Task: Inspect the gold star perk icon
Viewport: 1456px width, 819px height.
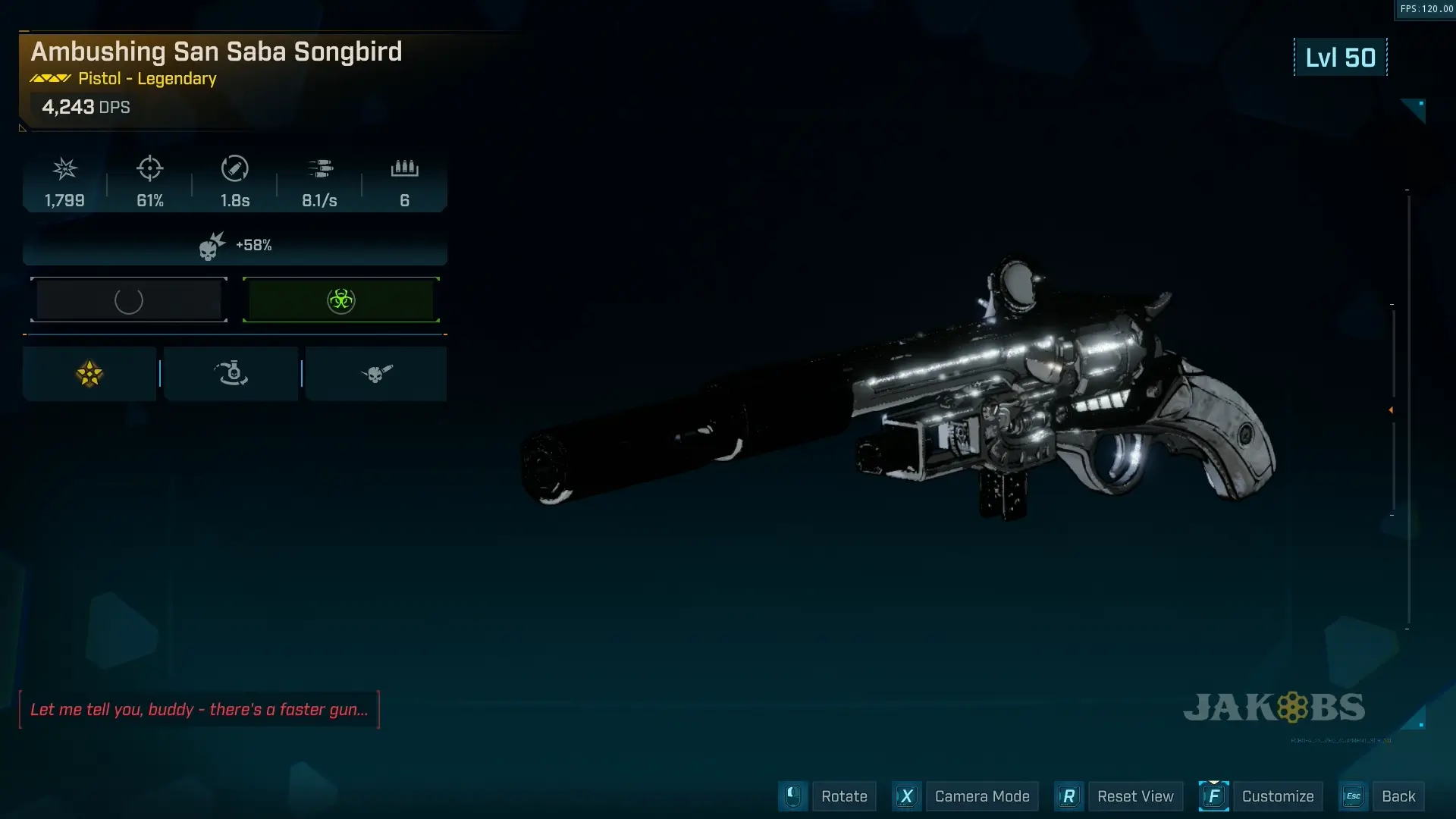Action: (89, 374)
